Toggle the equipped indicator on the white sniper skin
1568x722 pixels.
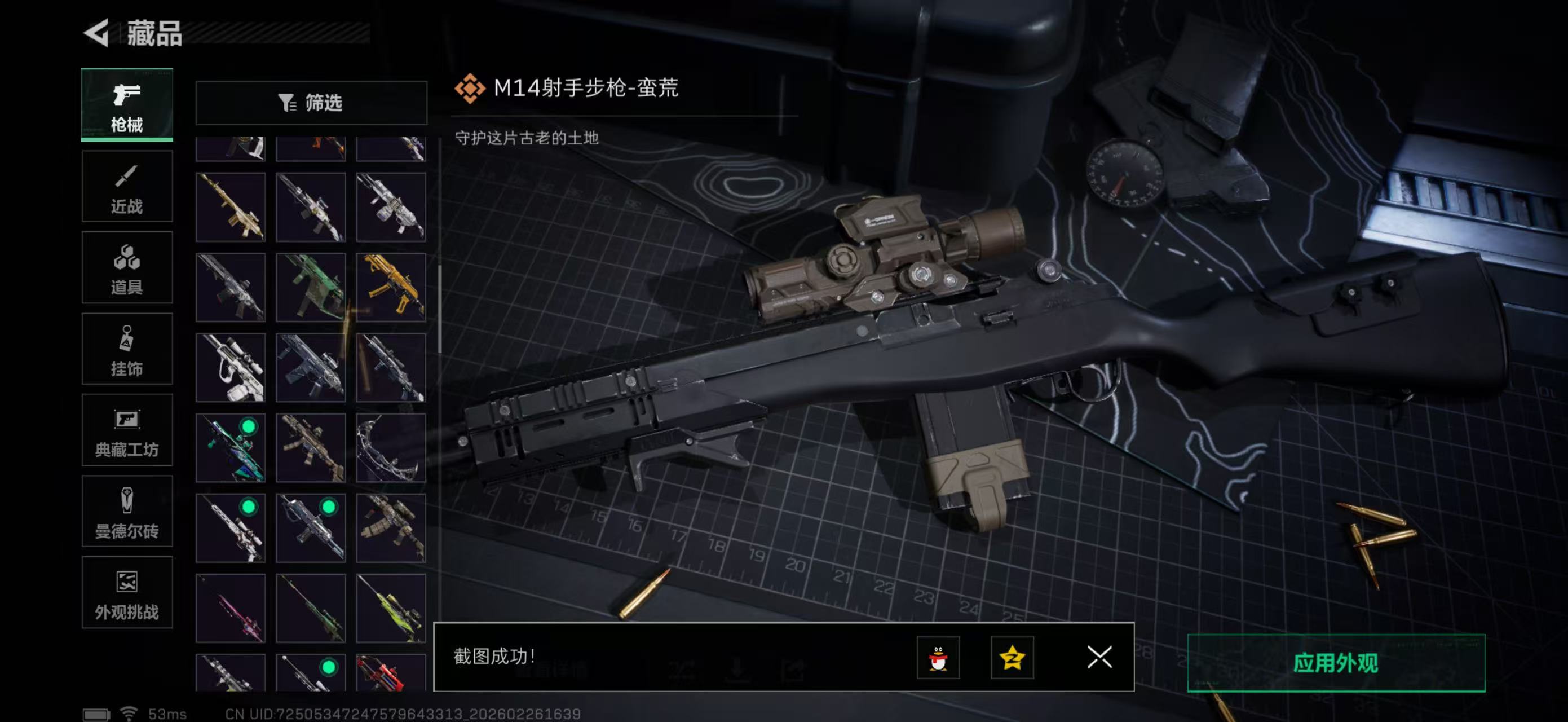(250, 508)
